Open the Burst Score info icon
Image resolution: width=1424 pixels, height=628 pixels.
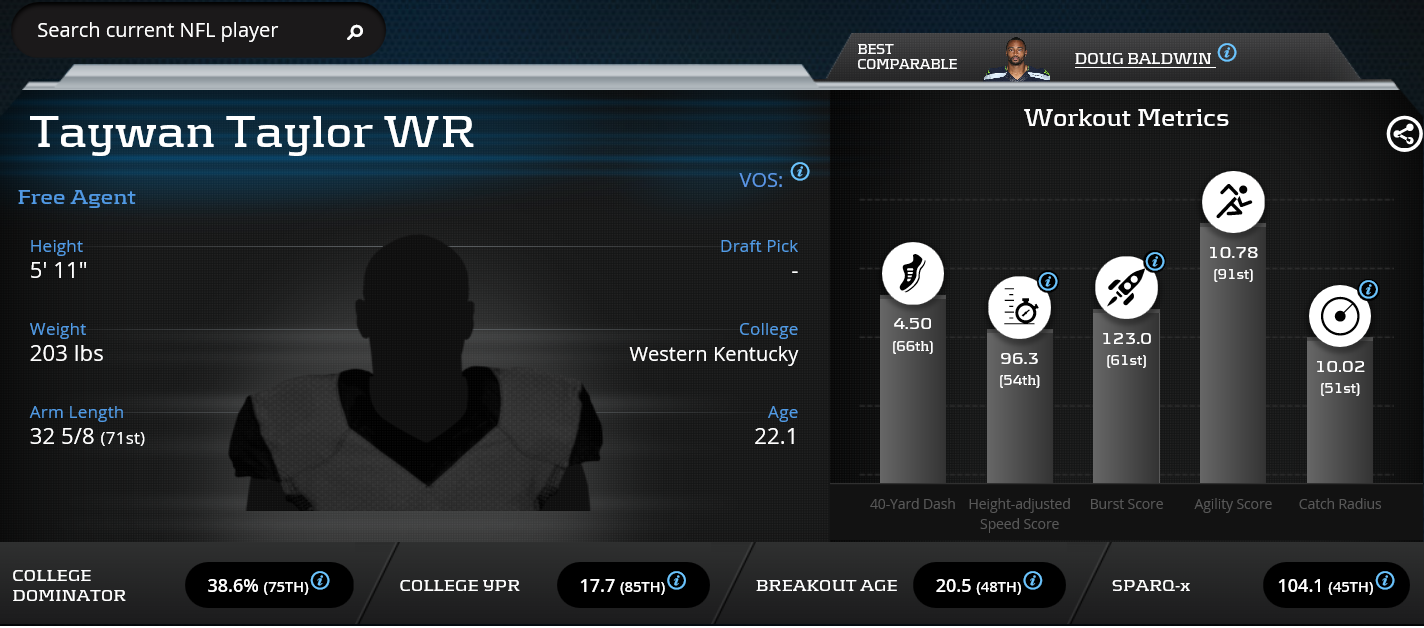click(1154, 262)
